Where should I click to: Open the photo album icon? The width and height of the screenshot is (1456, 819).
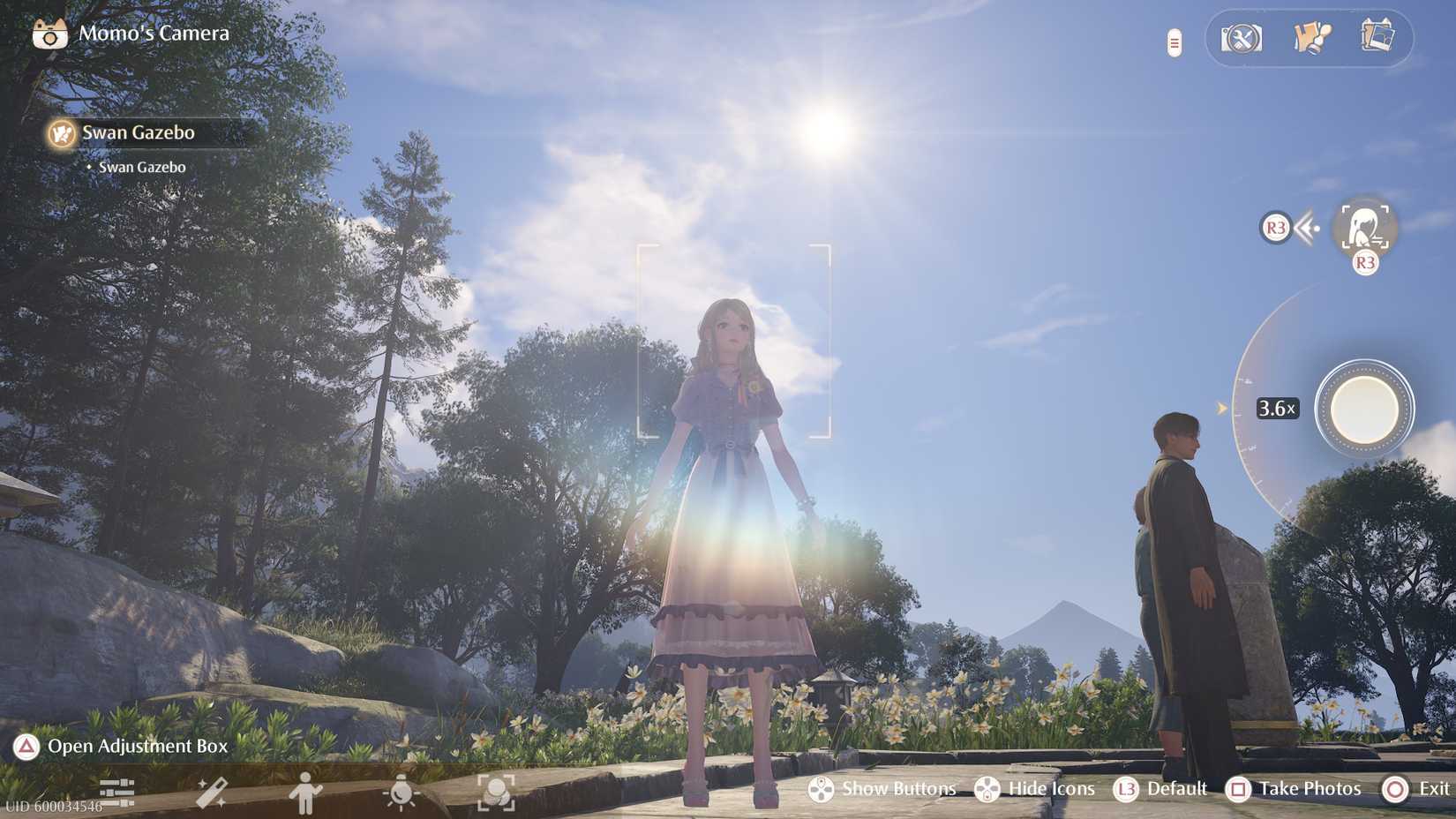coord(1378,38)
